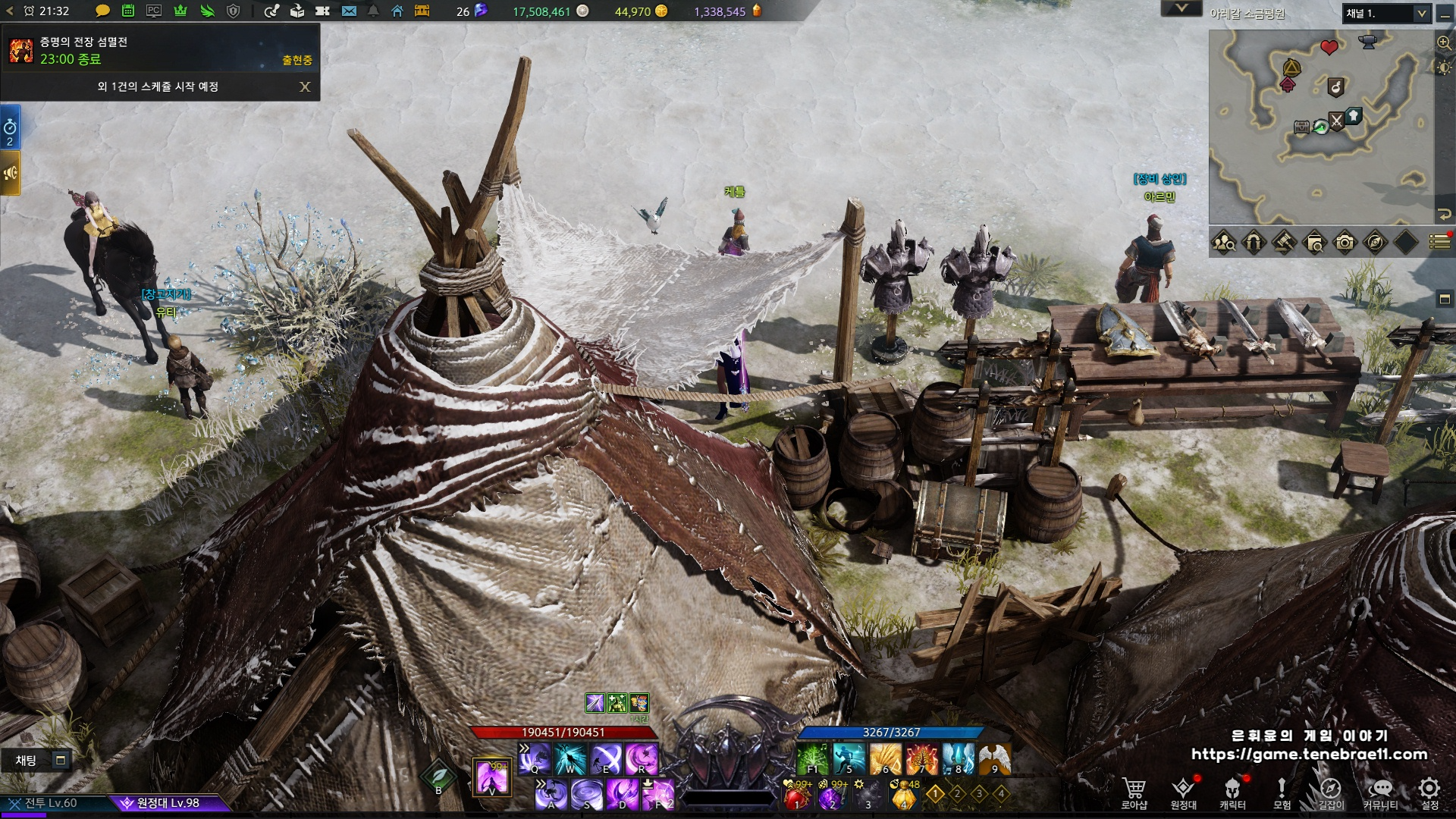Viewport: 1456px width, 819px height.
Task: Toggle minimap brightness sun icon
Action: pos(1444,67)
